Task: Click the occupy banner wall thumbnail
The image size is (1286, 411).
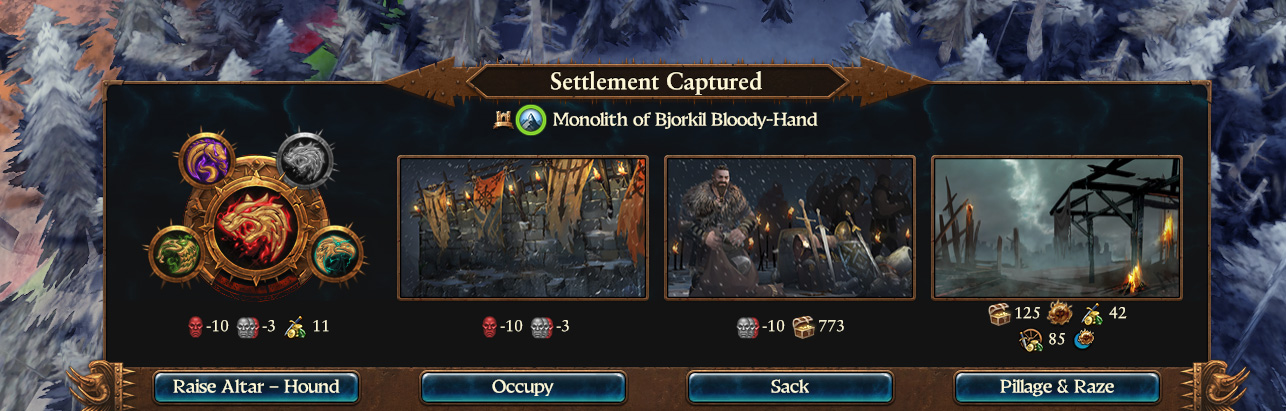Action: tap(523, 228)
